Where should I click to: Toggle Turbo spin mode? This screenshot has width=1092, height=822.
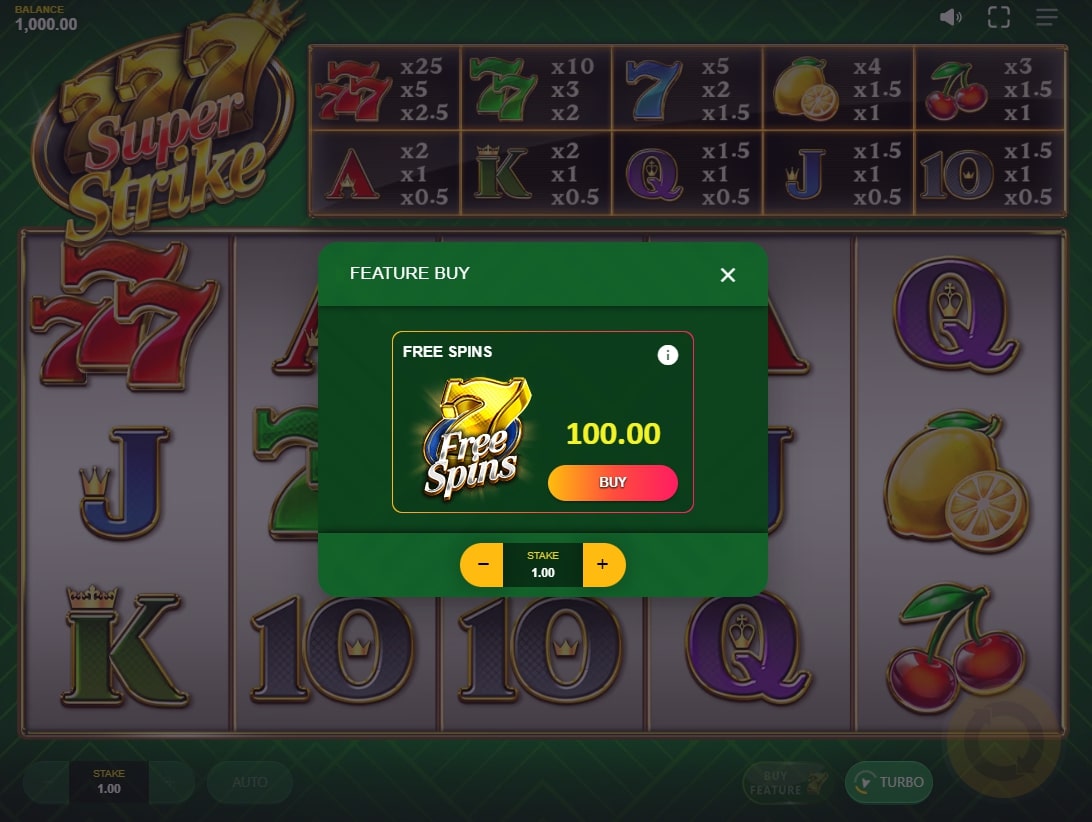pos(889,782)
